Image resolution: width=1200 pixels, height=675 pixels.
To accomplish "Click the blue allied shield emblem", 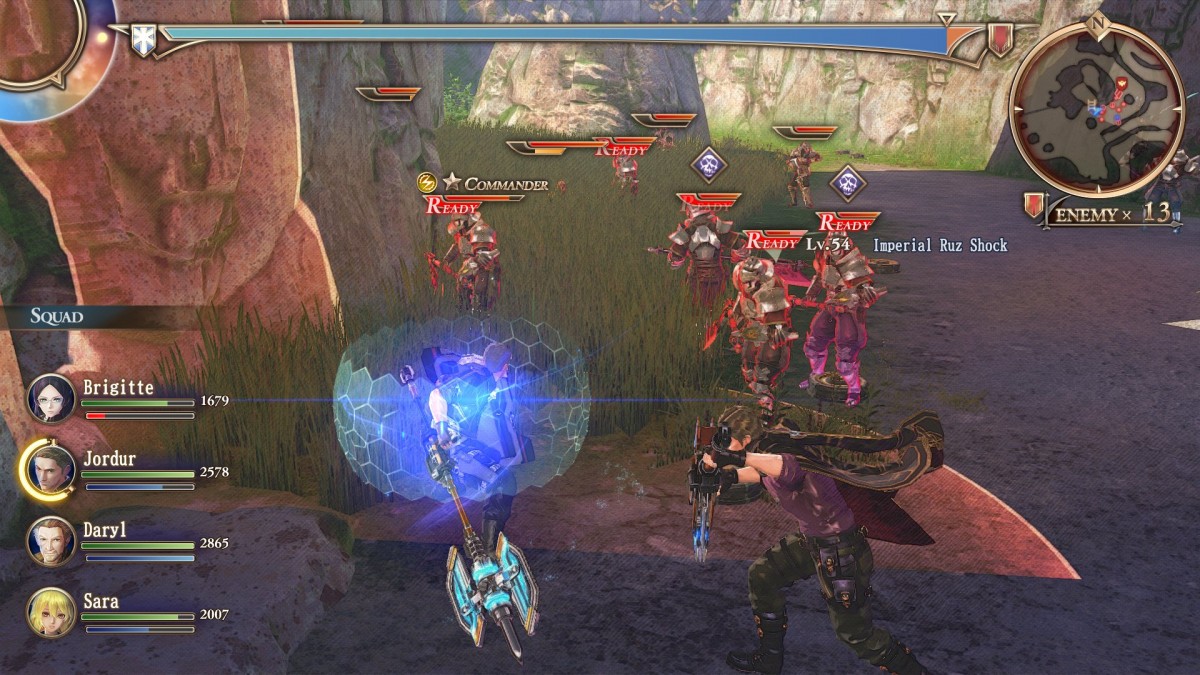I will pos(144,41).
